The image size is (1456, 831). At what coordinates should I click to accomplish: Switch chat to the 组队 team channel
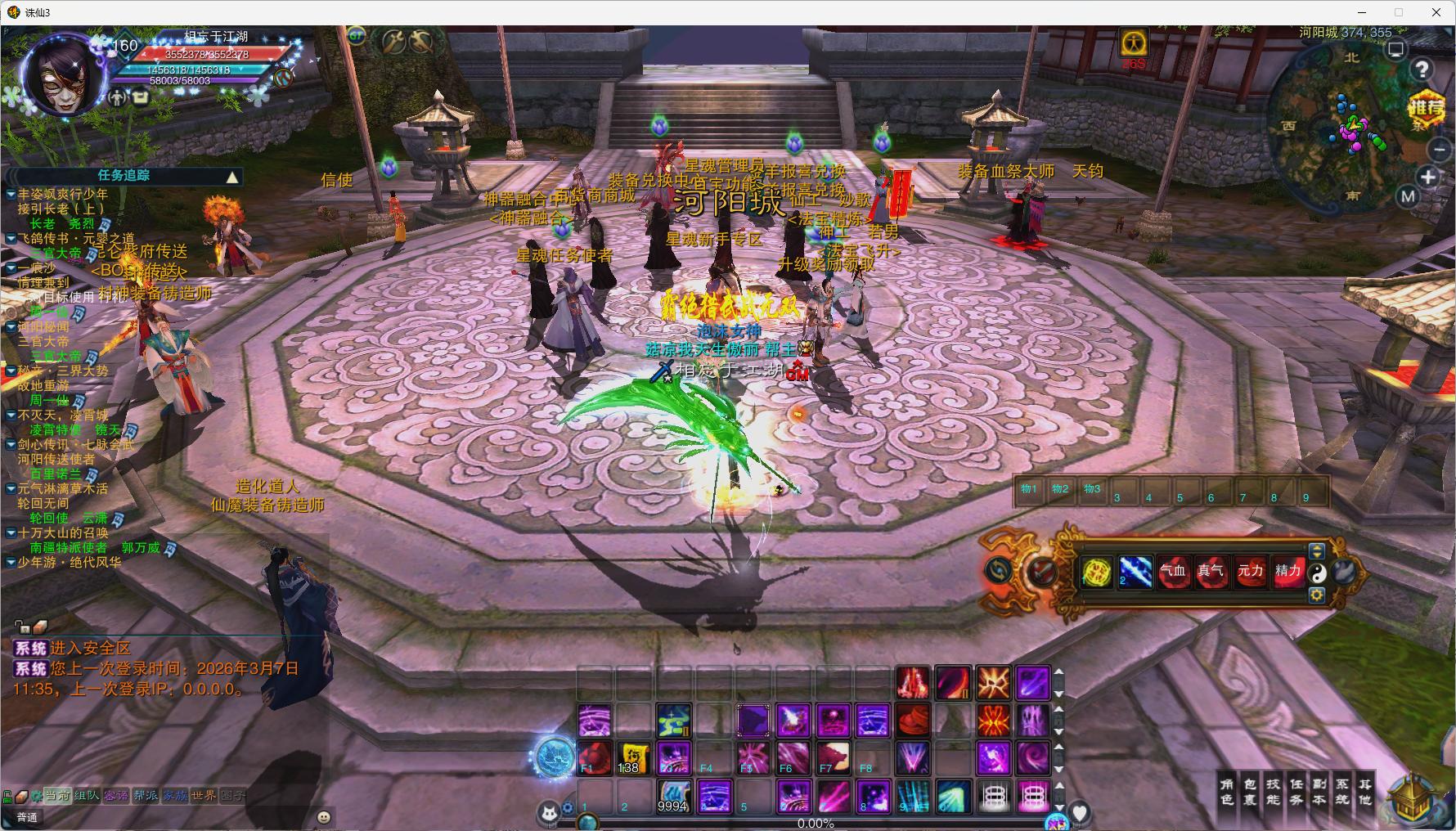[87, 795]
